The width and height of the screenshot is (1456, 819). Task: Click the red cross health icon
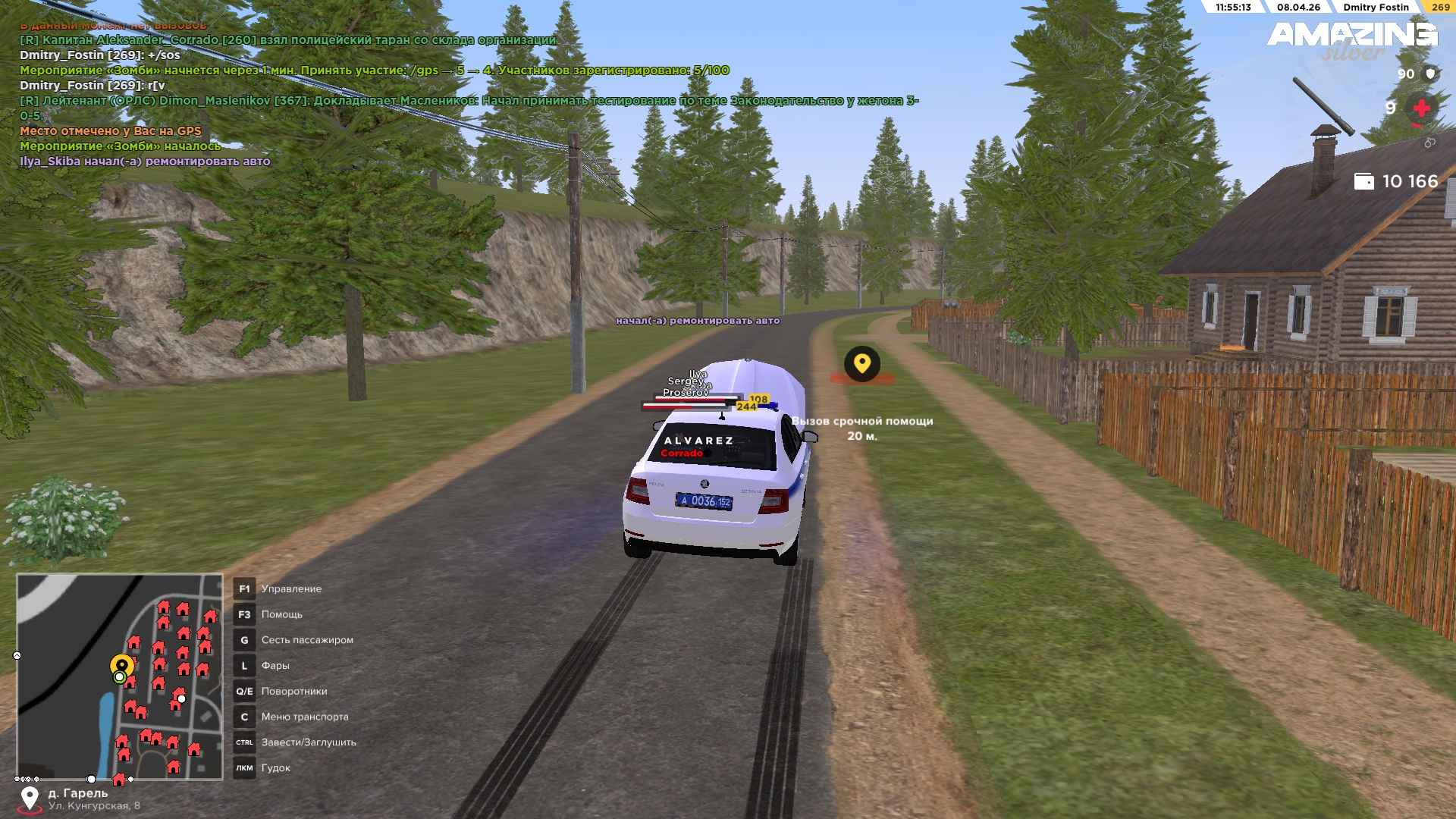coord(1421,108)
